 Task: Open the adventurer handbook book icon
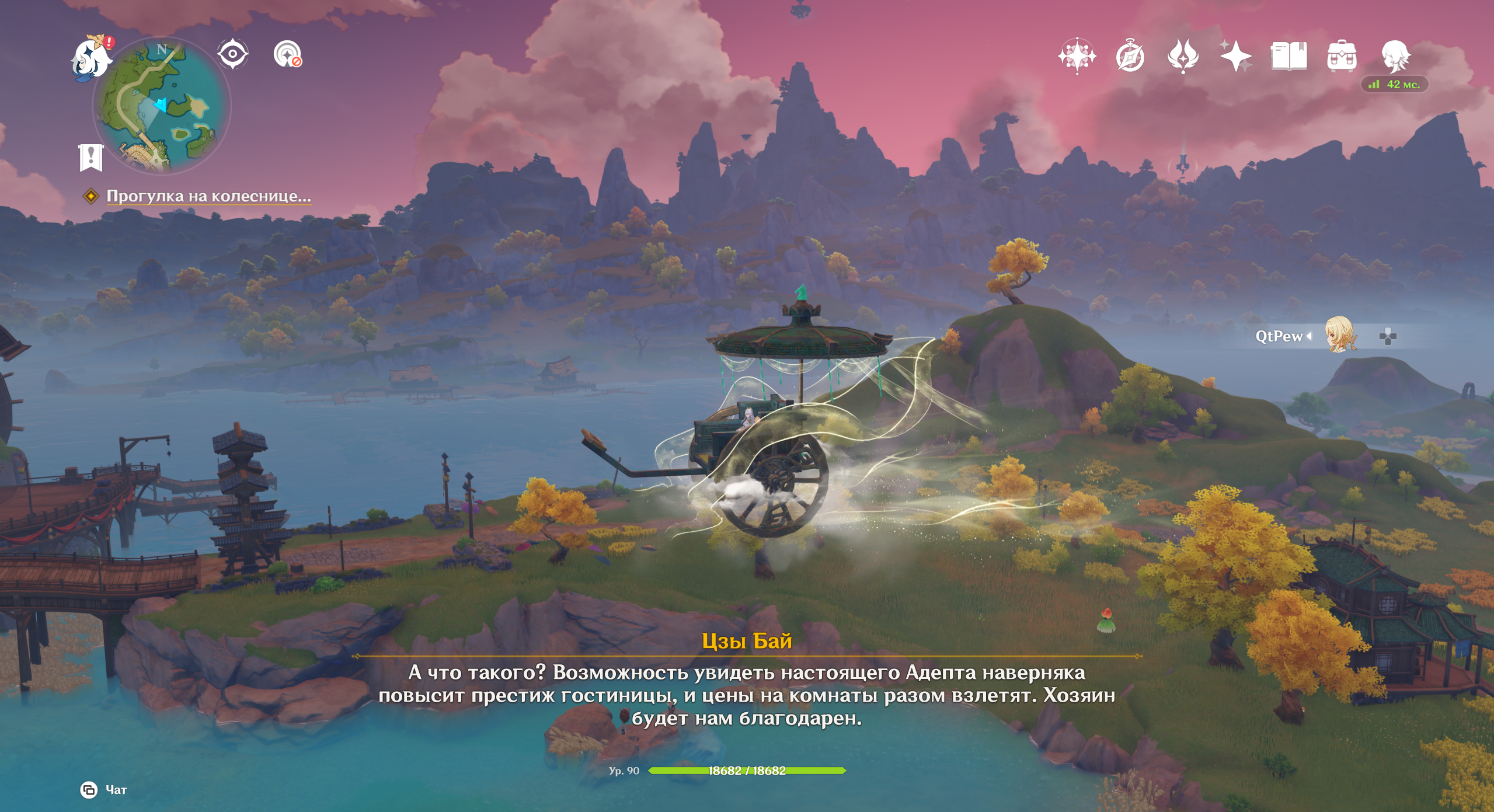click(x=1288, y=57)
